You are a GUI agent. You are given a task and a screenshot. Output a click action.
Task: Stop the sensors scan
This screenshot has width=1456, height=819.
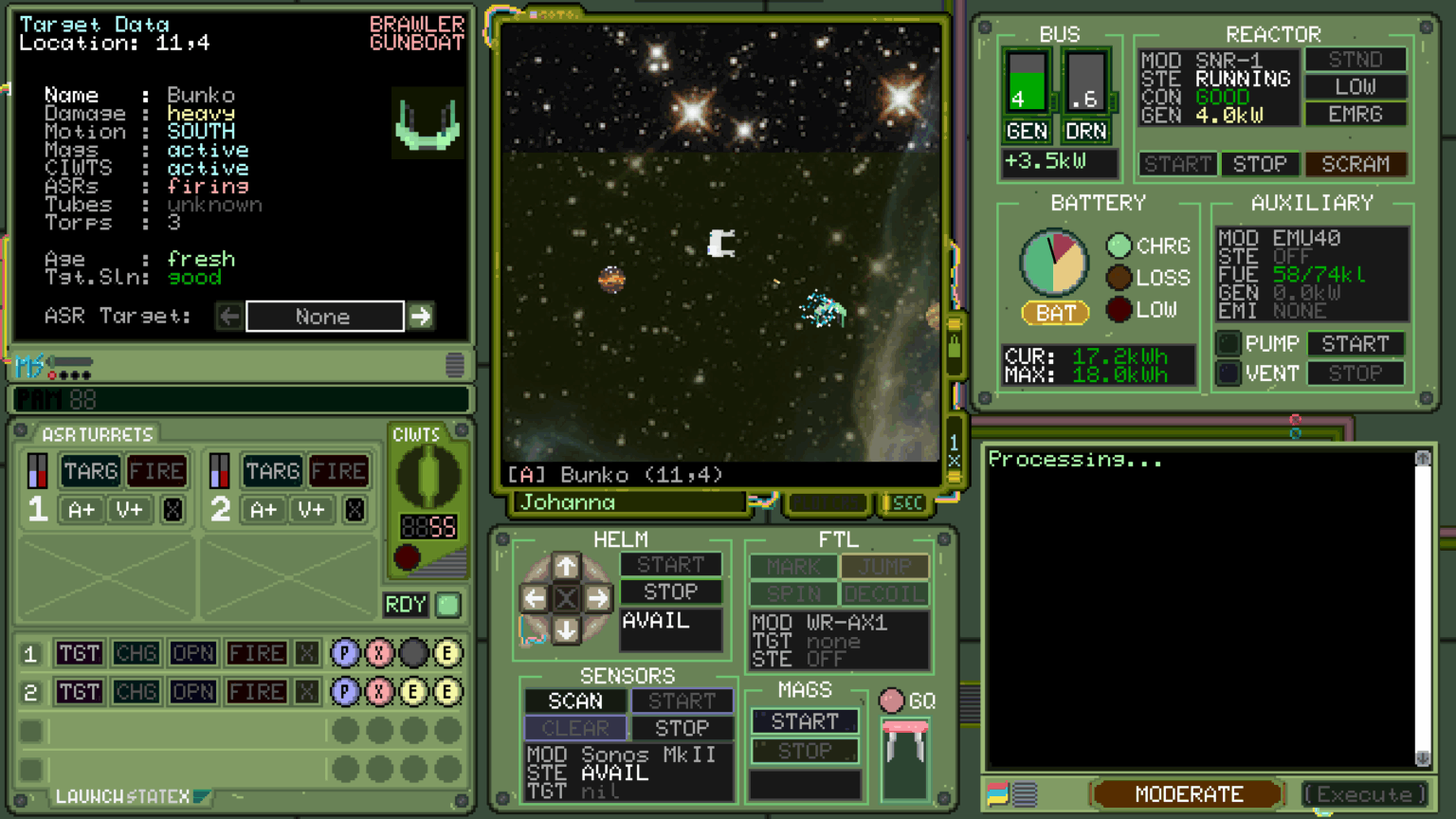point(682,728)
